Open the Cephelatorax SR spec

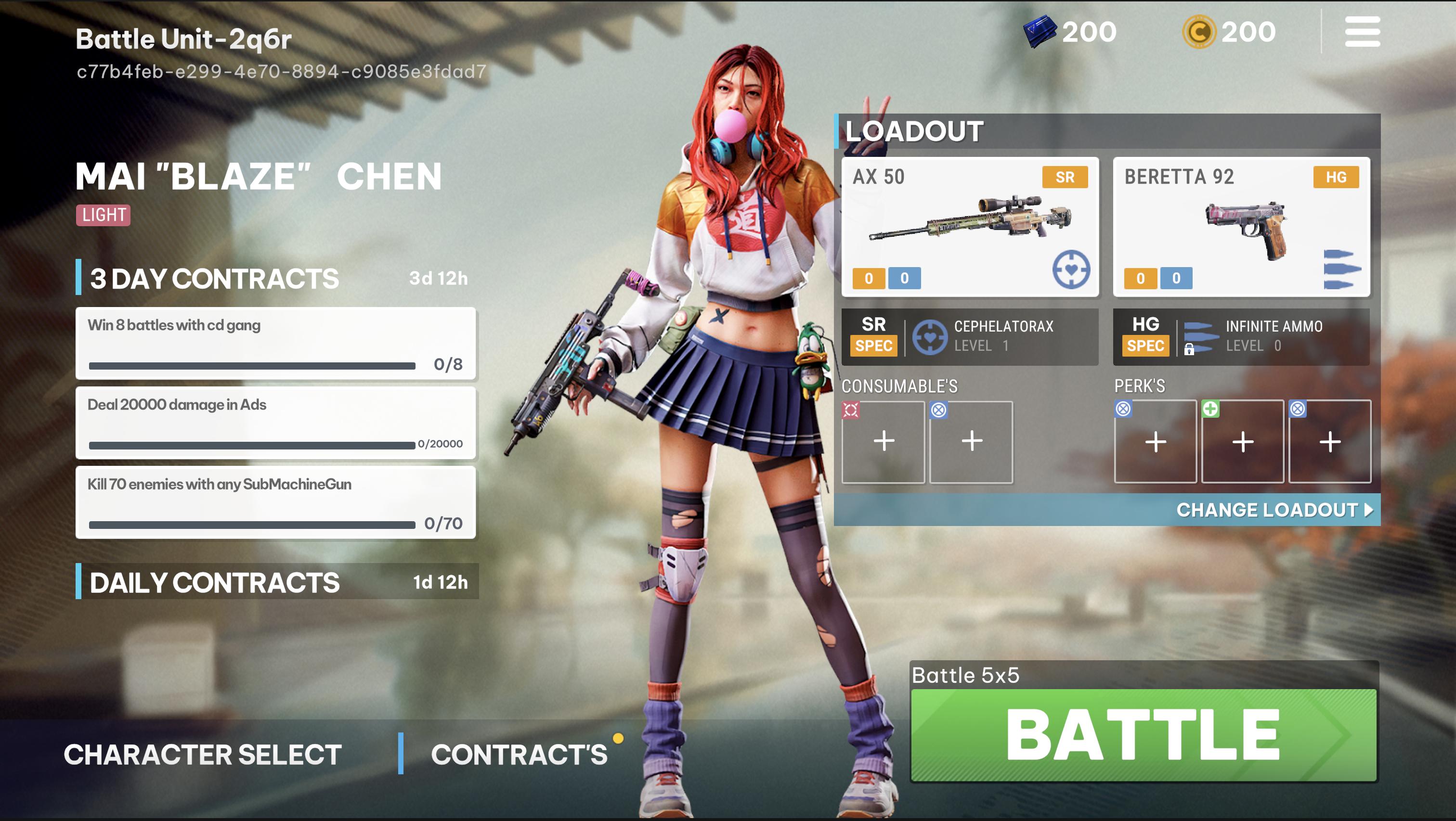(970, 336)
